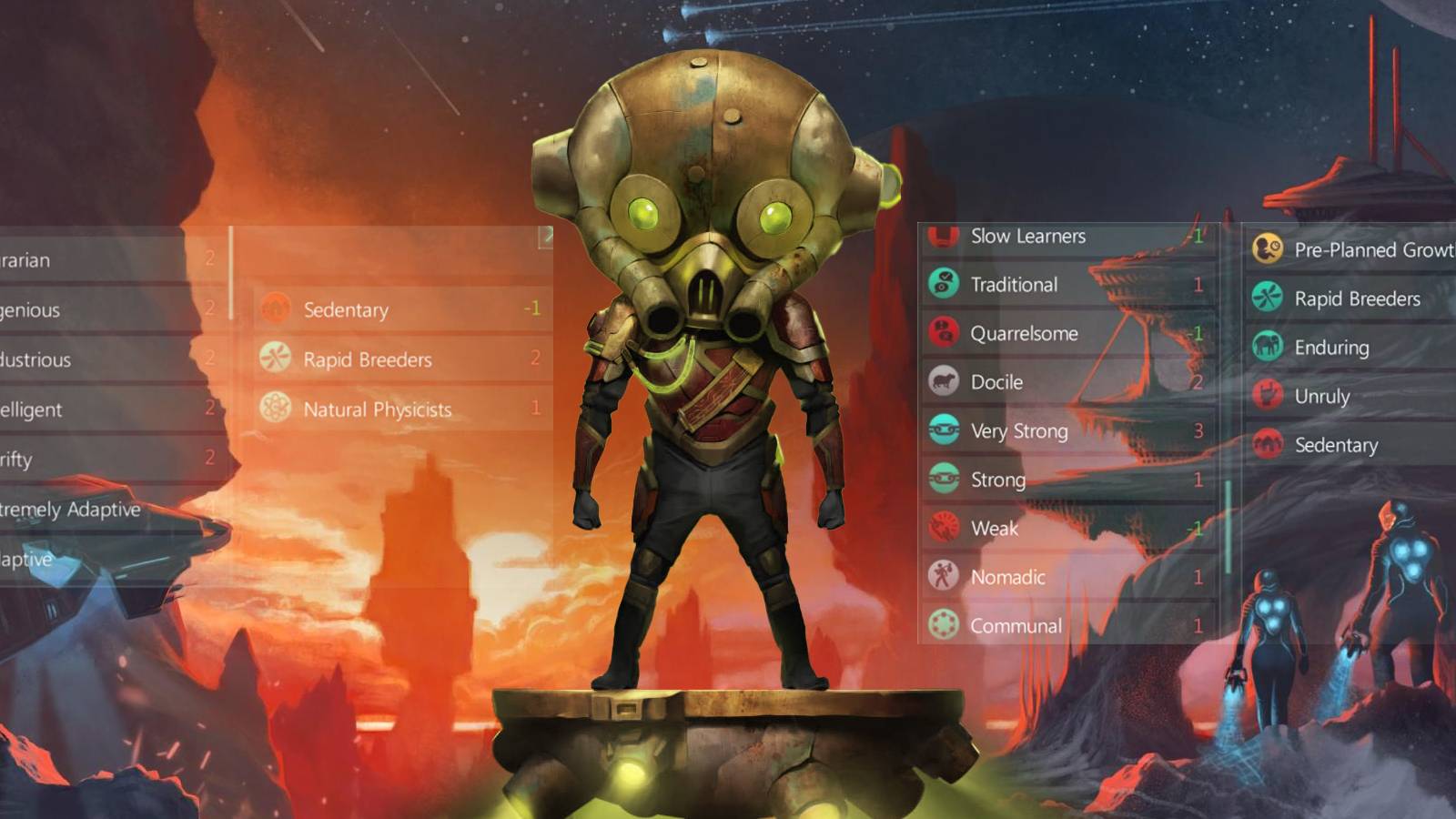Select the Pre-Planned Growth icon

click(x=1268, y=250)
